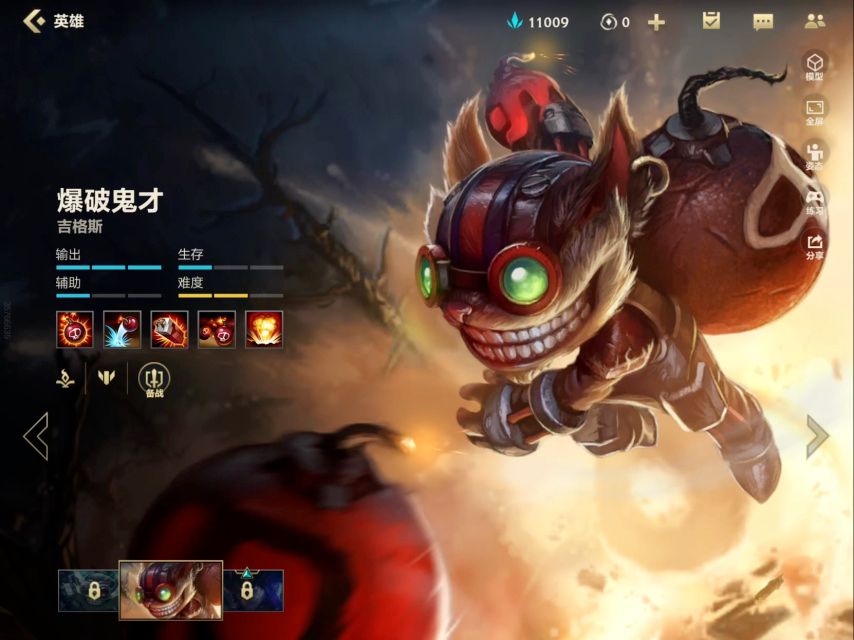
Task: Open the 备战 loadout button
Action: [154, 380]
